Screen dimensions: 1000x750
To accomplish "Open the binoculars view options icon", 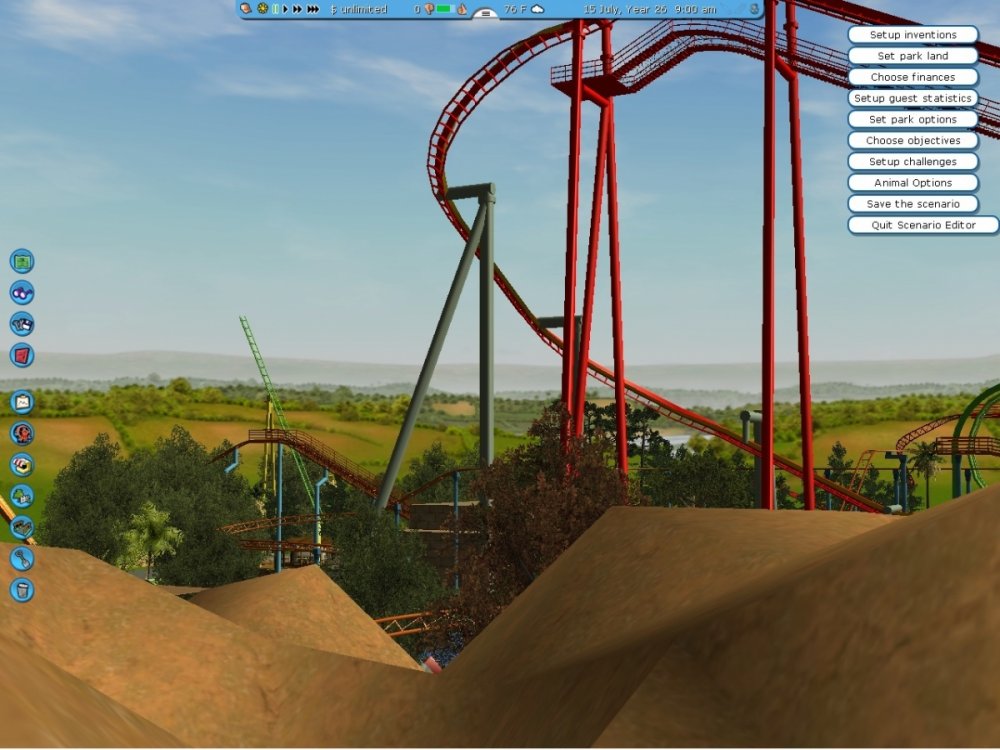I will tap(22, 293).
